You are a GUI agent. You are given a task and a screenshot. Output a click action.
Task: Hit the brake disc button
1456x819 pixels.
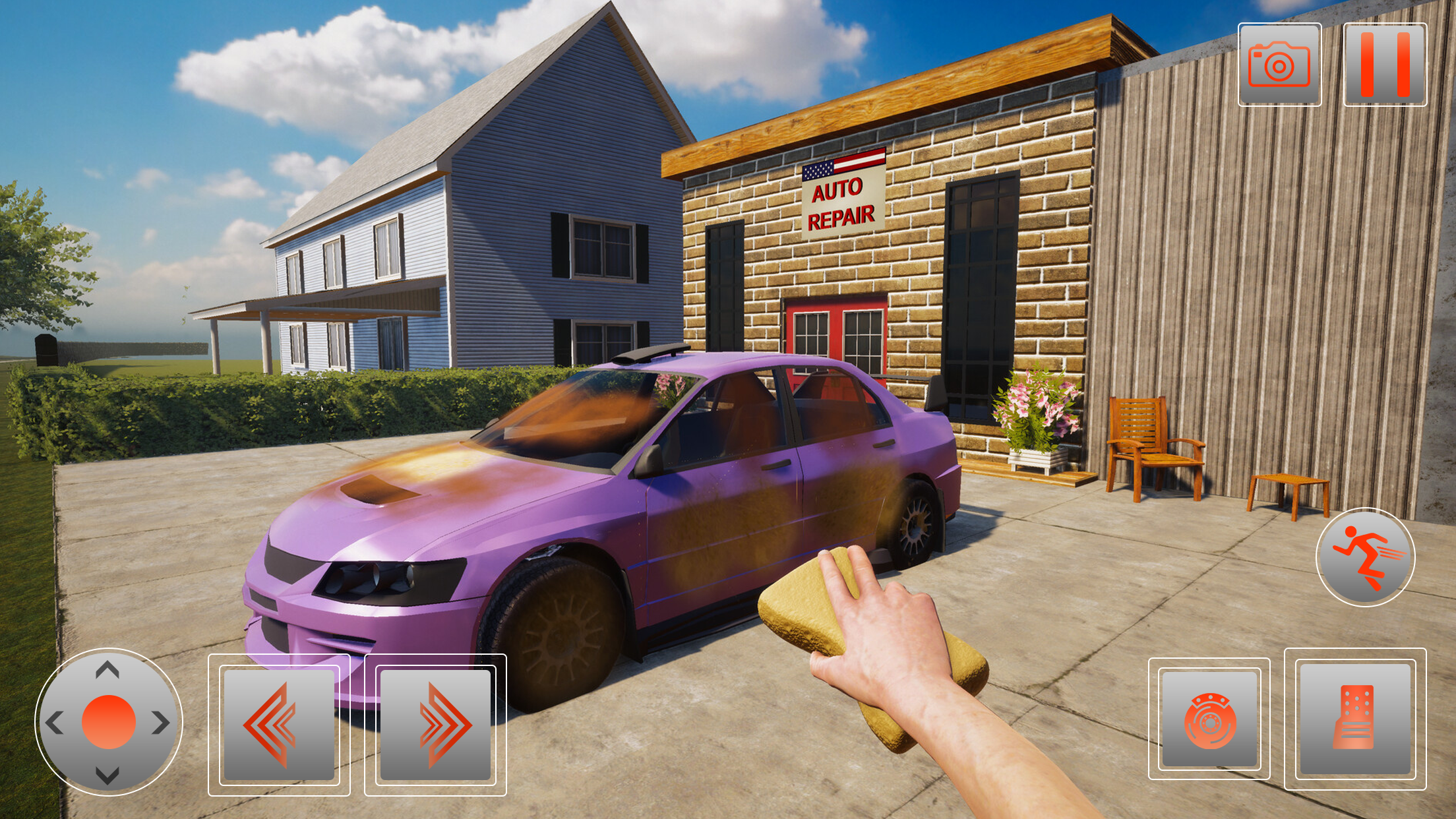[x=1209, y=719]
